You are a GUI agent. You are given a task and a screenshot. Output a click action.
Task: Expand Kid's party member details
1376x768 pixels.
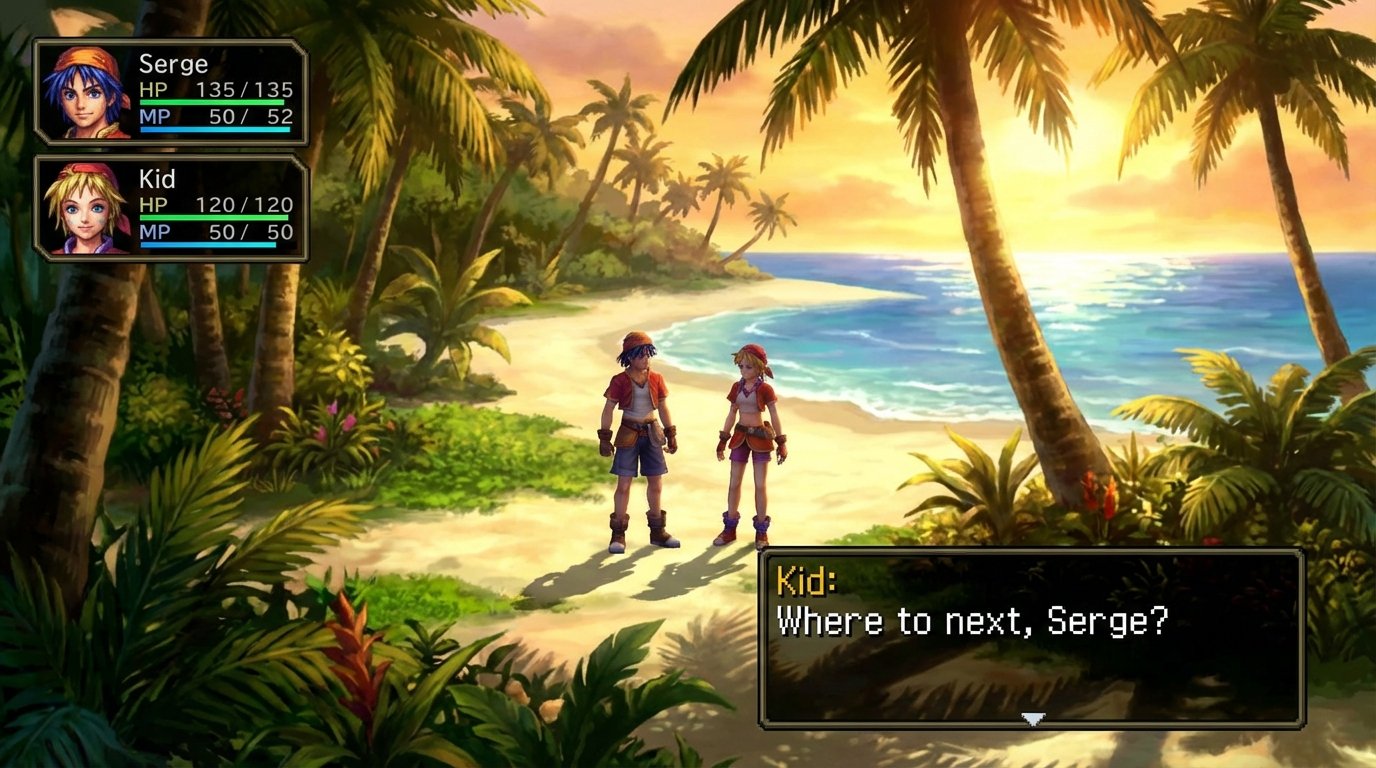[170, 207]
